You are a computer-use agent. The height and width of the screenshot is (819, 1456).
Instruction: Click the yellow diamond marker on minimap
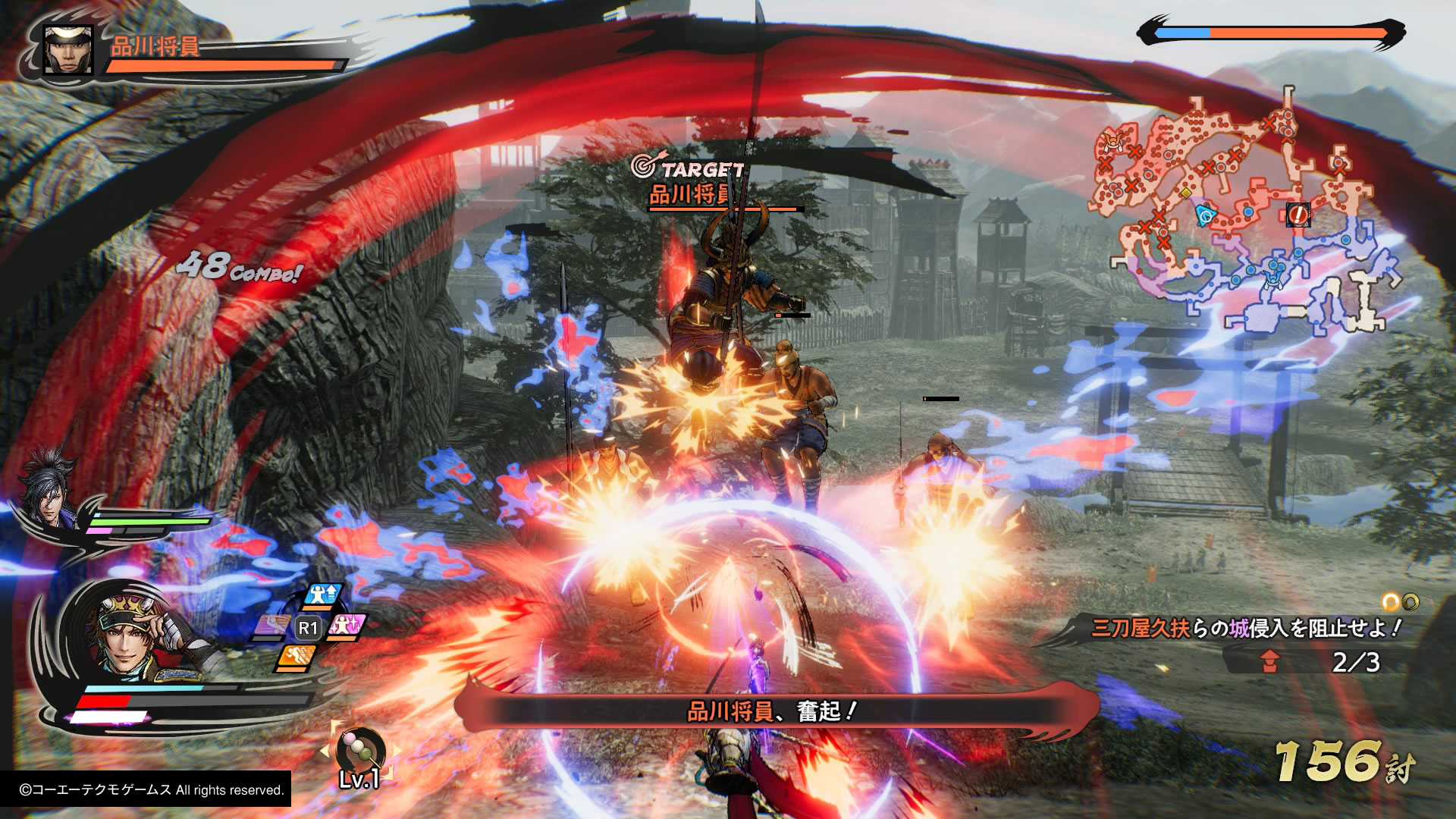(x=1186, y=193)
